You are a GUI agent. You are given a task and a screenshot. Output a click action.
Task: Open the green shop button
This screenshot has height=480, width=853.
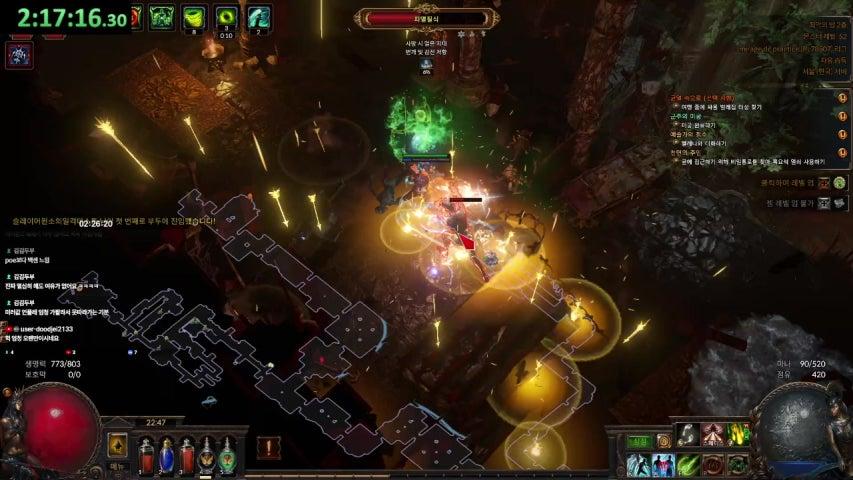pos(638,441)
